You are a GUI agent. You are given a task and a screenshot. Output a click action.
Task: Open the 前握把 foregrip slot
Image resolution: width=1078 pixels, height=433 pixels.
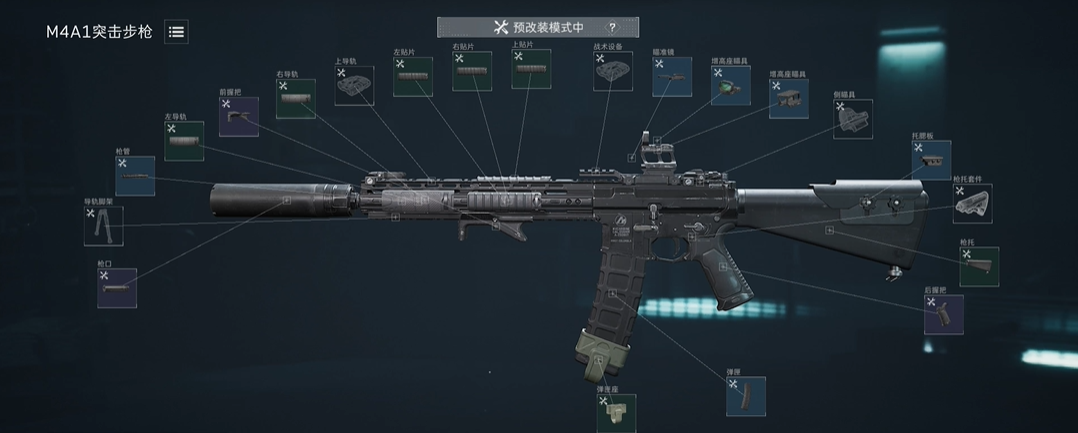point(239,117)
